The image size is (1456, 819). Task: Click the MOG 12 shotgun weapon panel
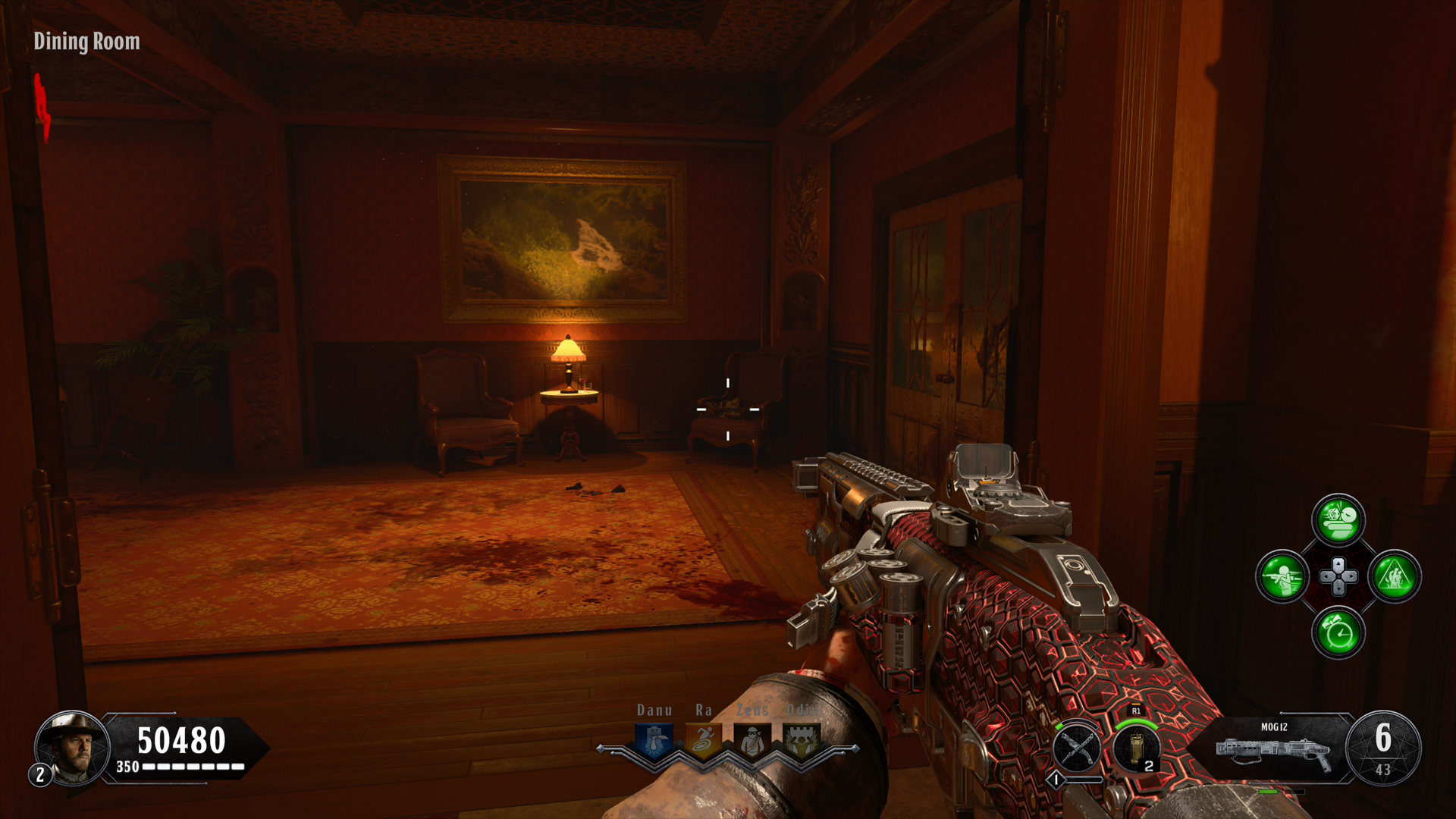pyautogui.click(x=1274, y=748)
